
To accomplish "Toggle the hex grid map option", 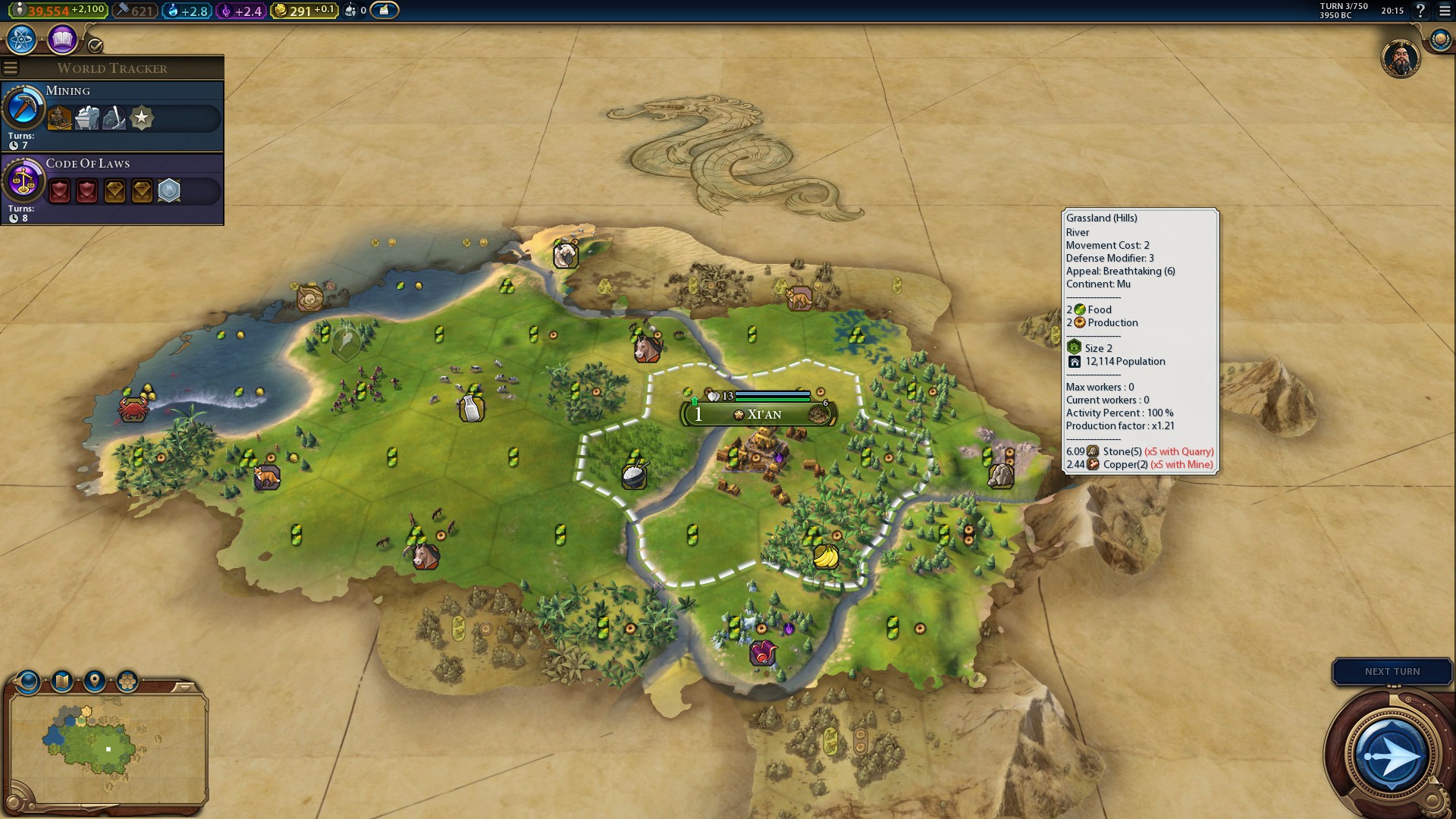I will pyautogui.click(x=127, y=681).
